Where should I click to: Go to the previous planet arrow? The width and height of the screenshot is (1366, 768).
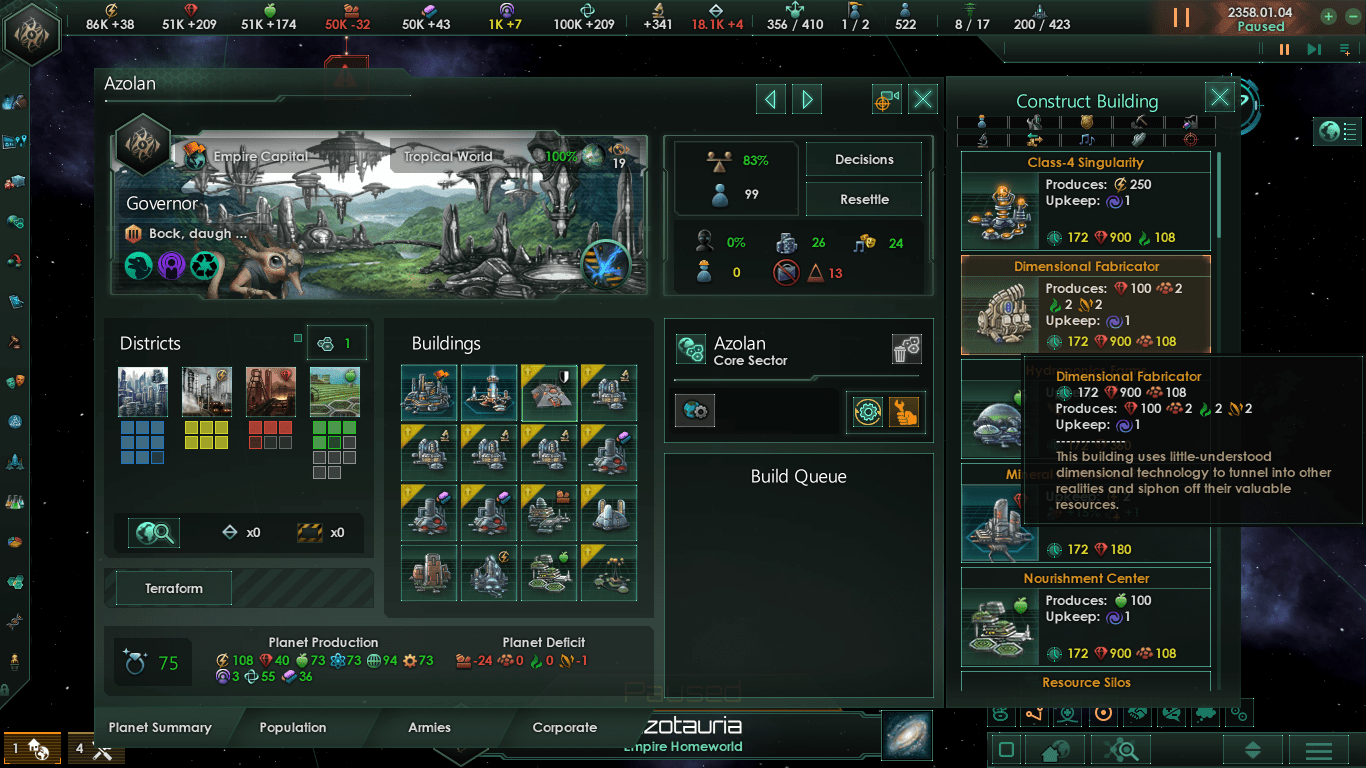[x=770, y=99]
